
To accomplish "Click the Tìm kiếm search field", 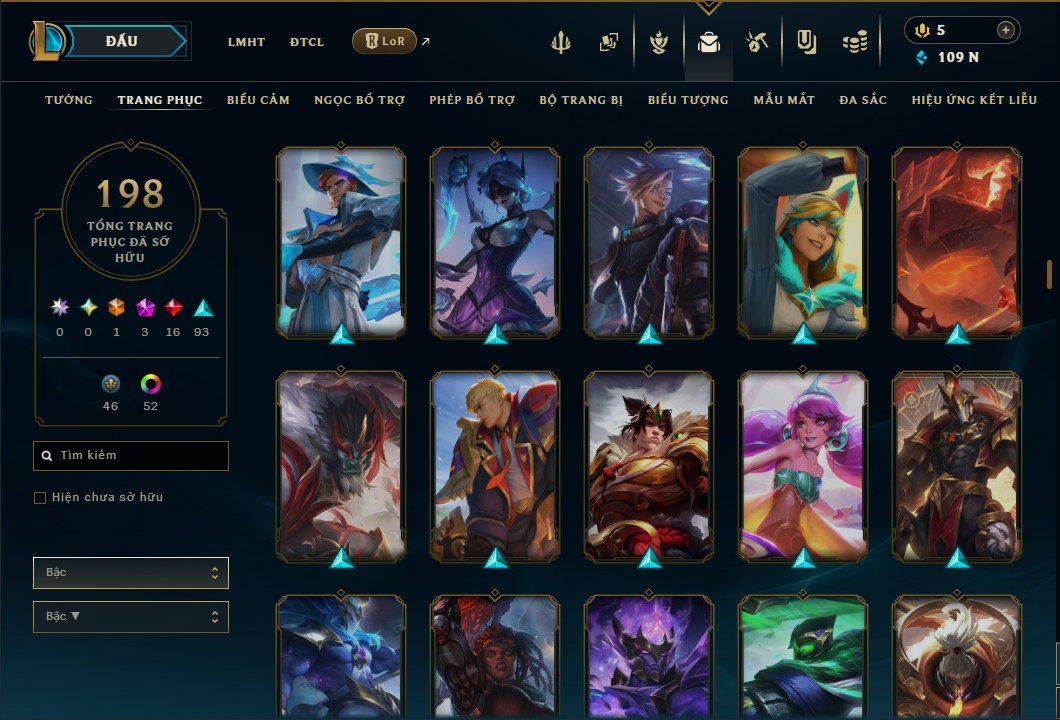I will tap(131, 456).
